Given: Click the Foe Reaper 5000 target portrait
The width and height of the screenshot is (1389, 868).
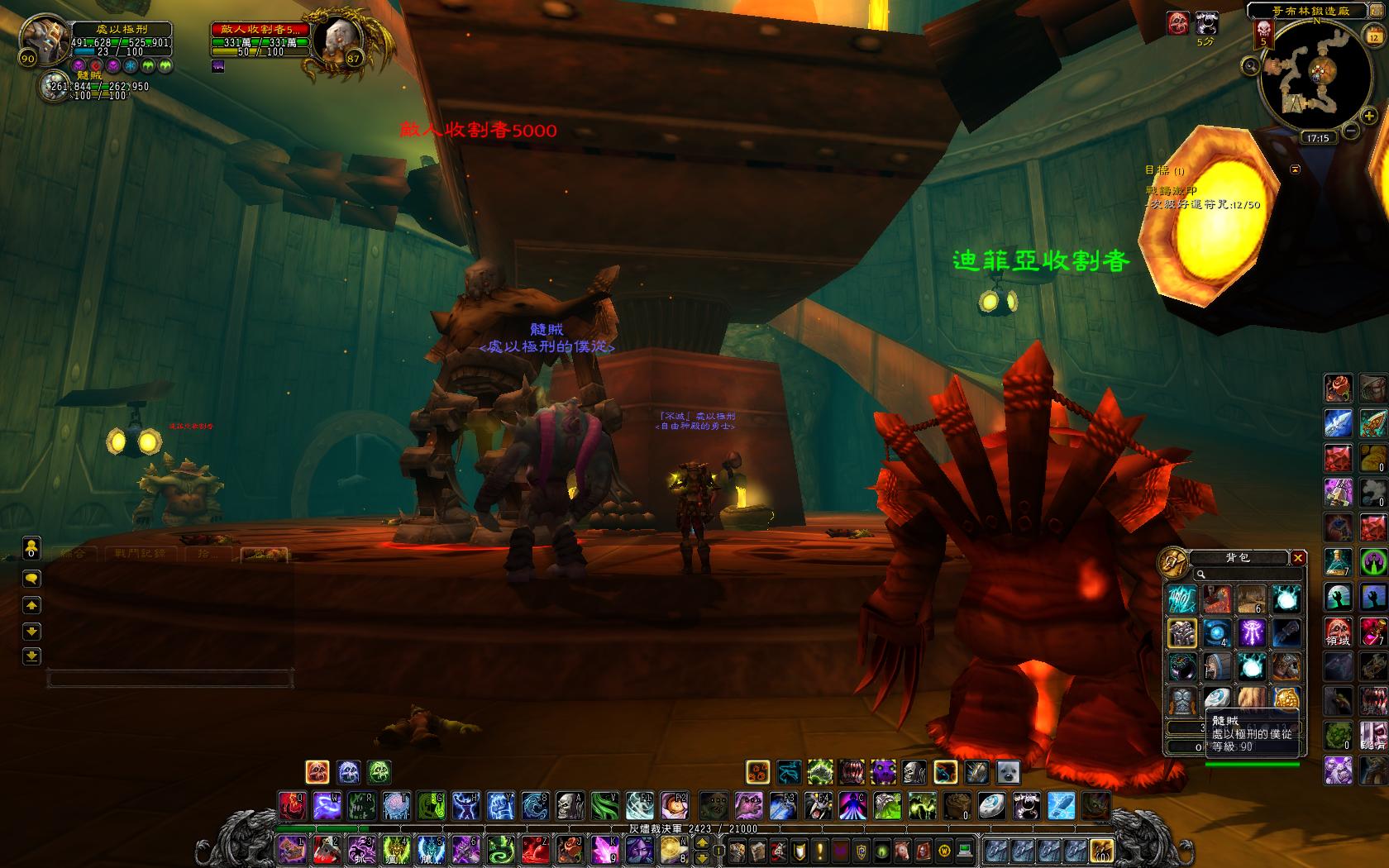Looking at the screenshot, I should click(337, 39).
